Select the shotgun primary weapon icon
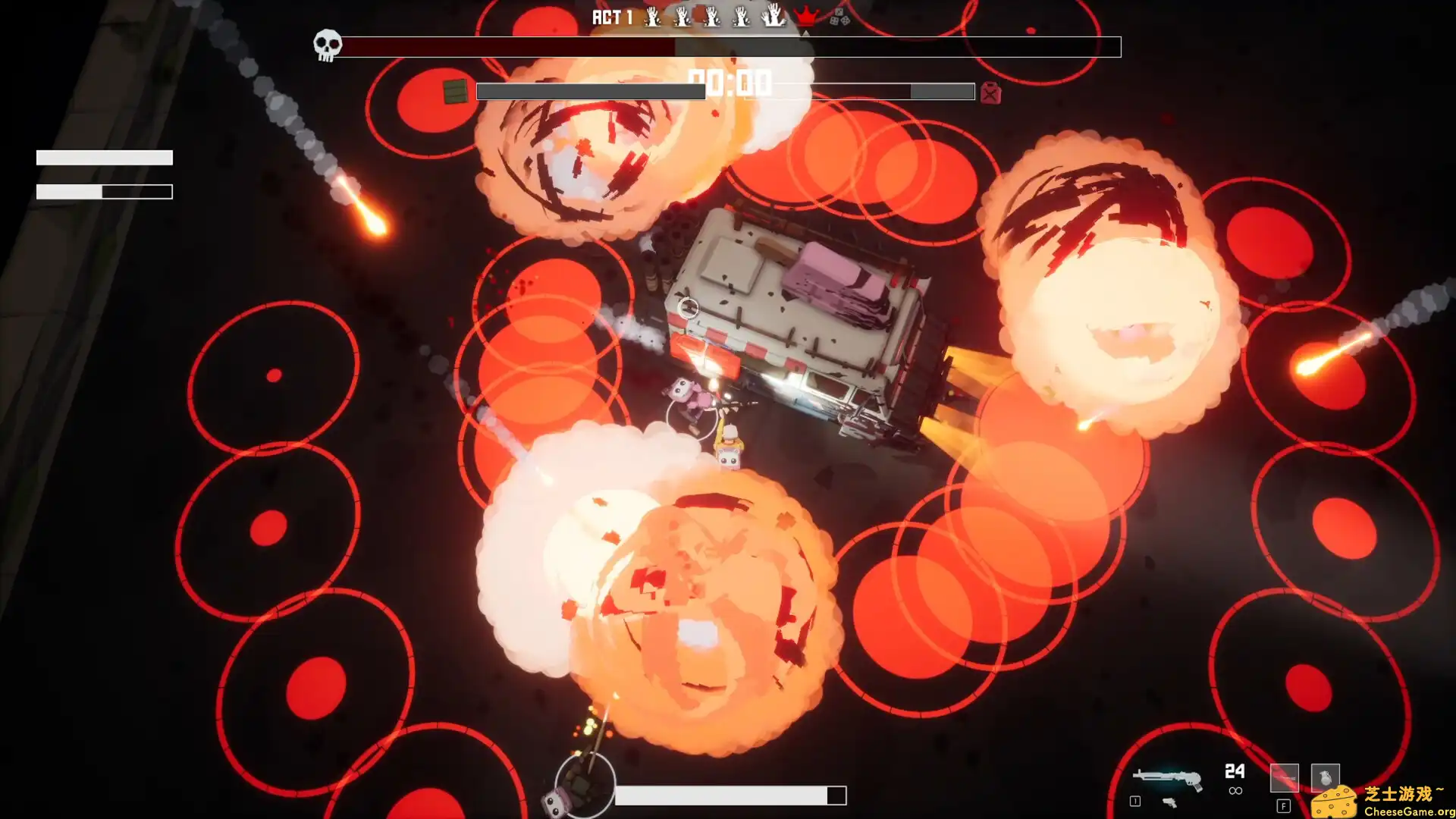This screenshot has height=819, width=1456. [x=1166, y=778]
